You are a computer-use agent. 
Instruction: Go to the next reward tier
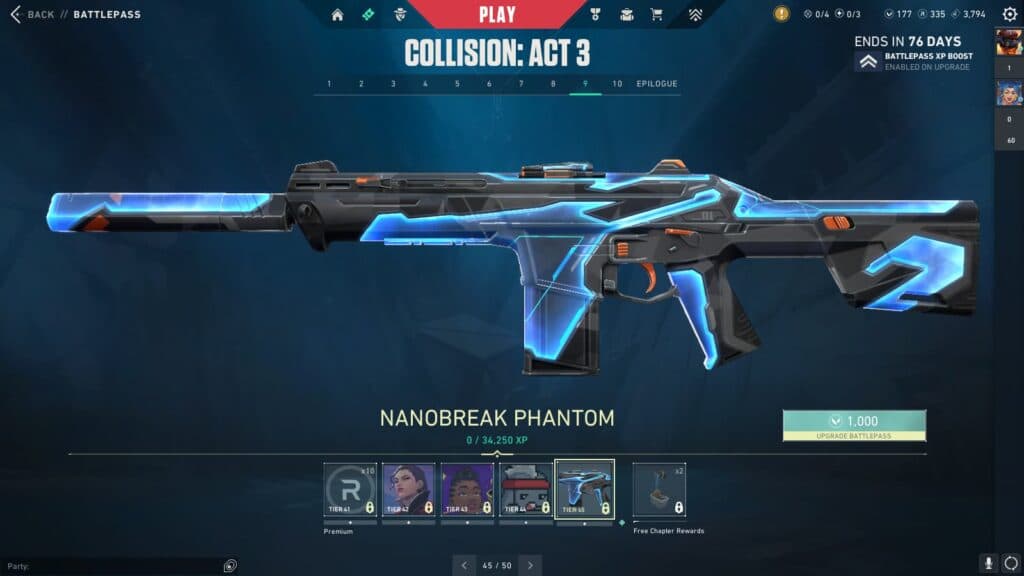pos(531,566)
